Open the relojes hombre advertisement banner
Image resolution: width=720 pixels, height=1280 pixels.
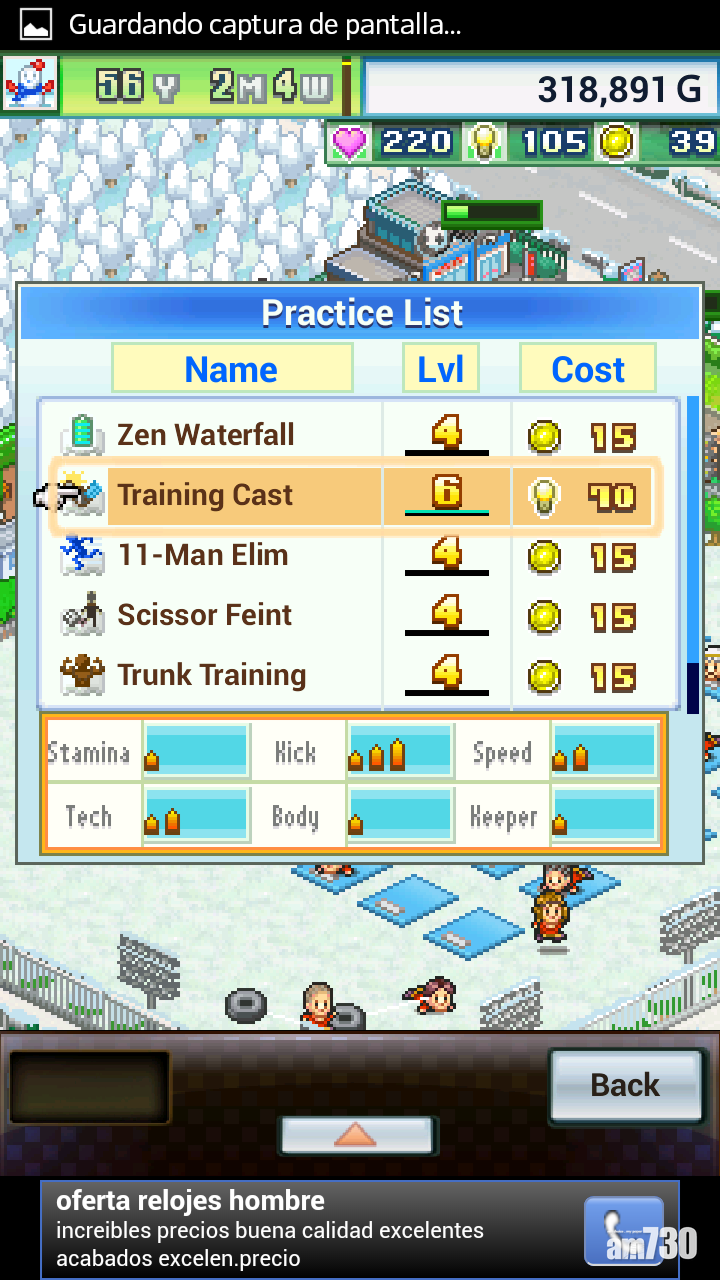(x=360, y=1229)
